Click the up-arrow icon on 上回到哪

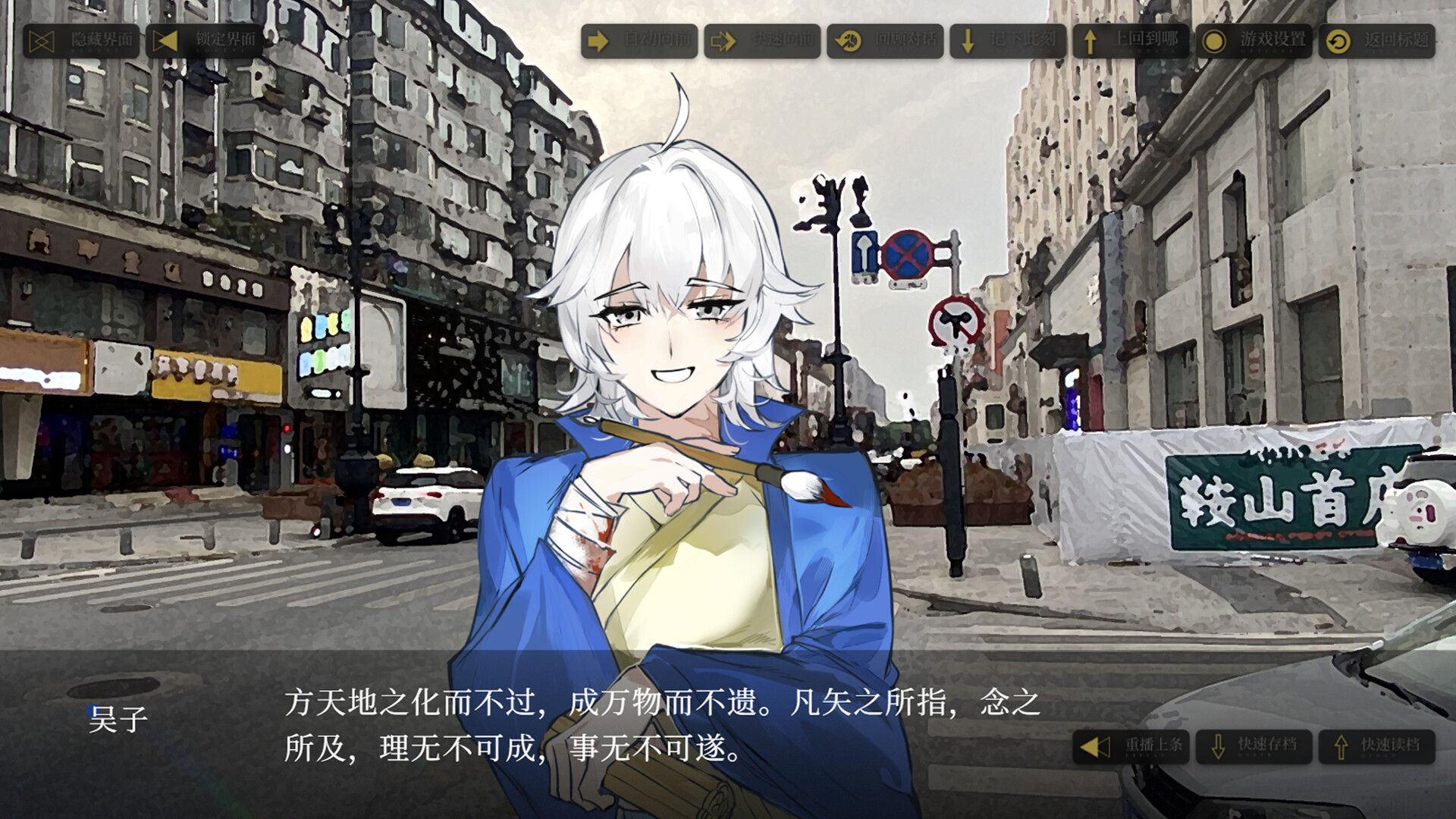1090,43
